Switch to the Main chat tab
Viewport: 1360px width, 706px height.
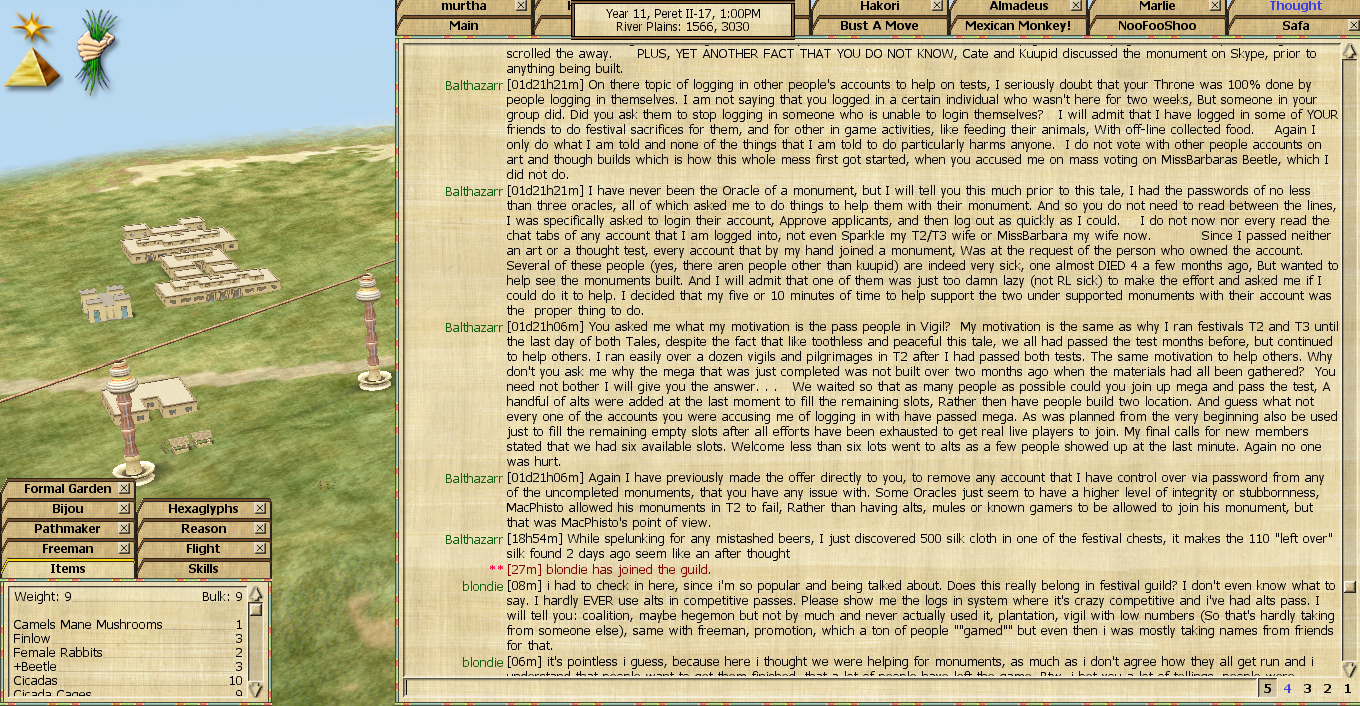point(463,25)
